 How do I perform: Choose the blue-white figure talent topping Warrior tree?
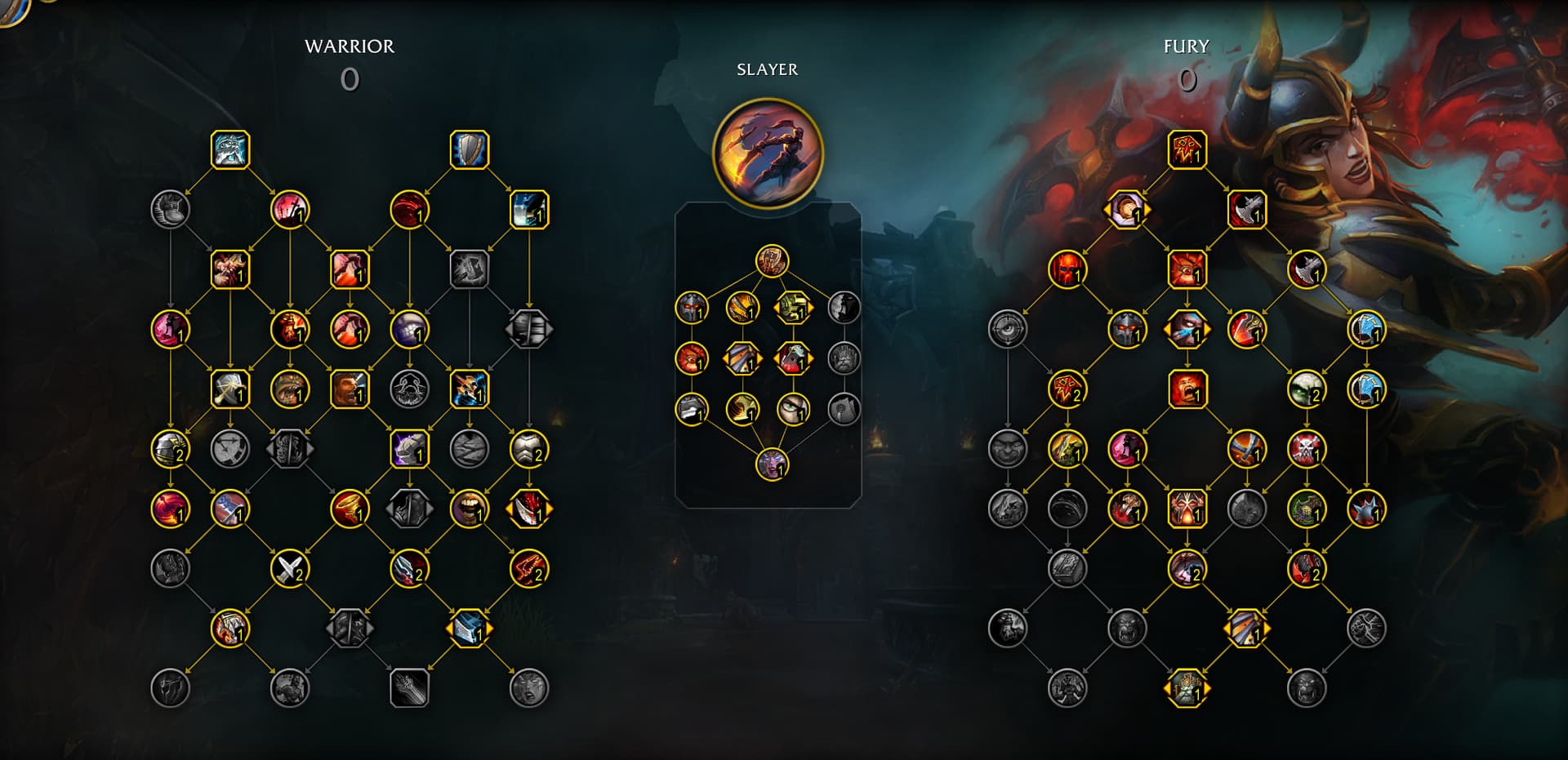(230, 150)
